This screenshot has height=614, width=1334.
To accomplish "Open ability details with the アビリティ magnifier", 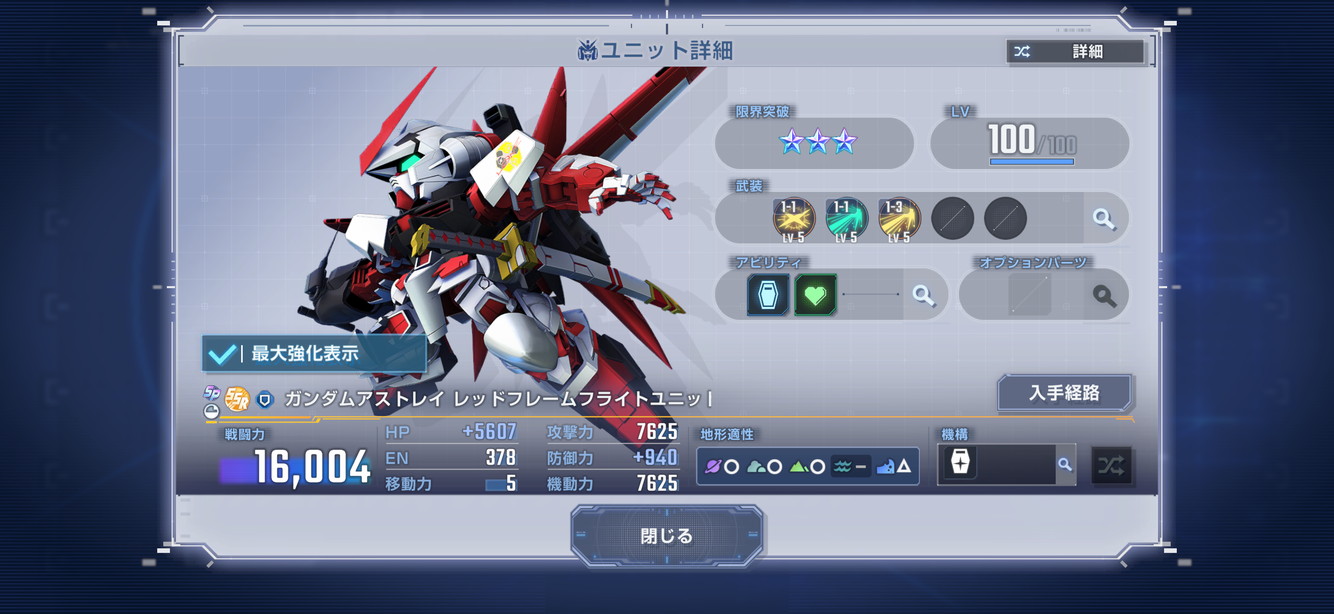I will [x=923, y=296].
